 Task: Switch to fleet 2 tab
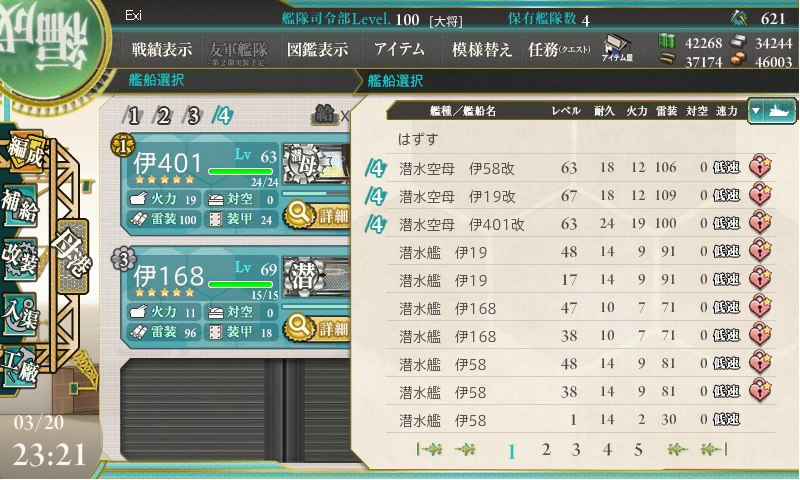pyautogui.click(x=163, y=115)
